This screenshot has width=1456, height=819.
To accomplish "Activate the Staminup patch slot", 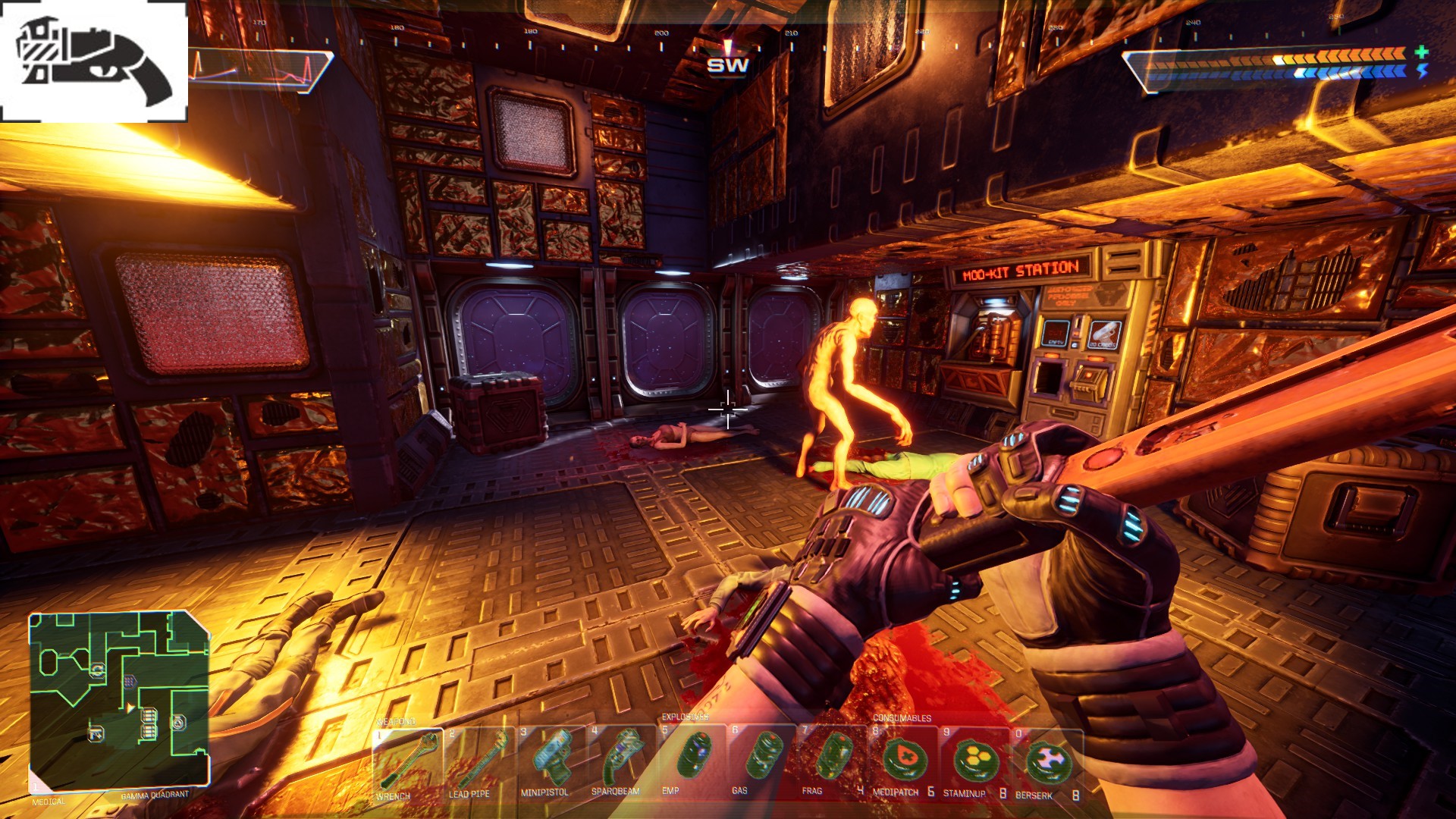I will [975, 761].
